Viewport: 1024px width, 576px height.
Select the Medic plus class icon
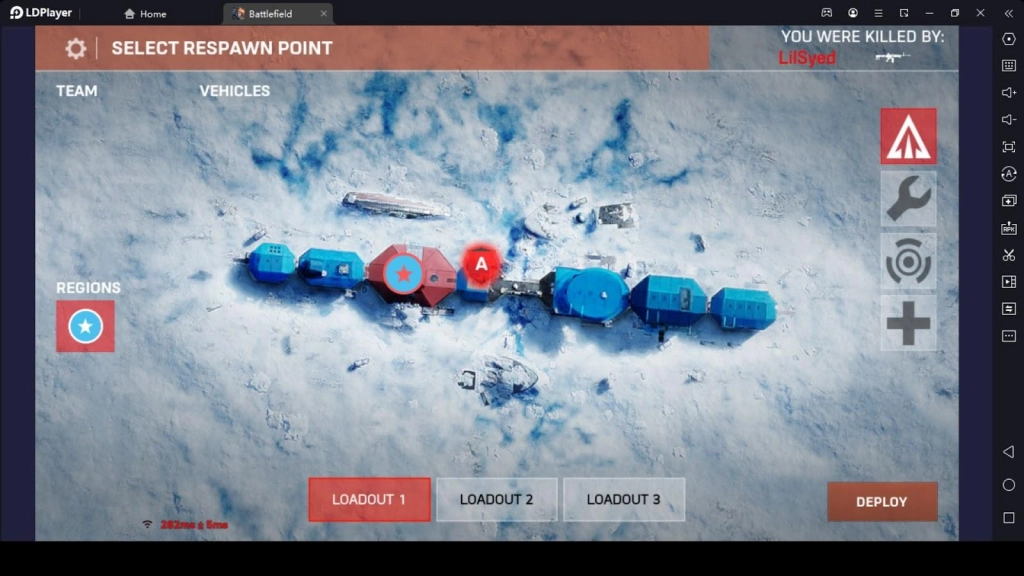(x=908, y=323)
